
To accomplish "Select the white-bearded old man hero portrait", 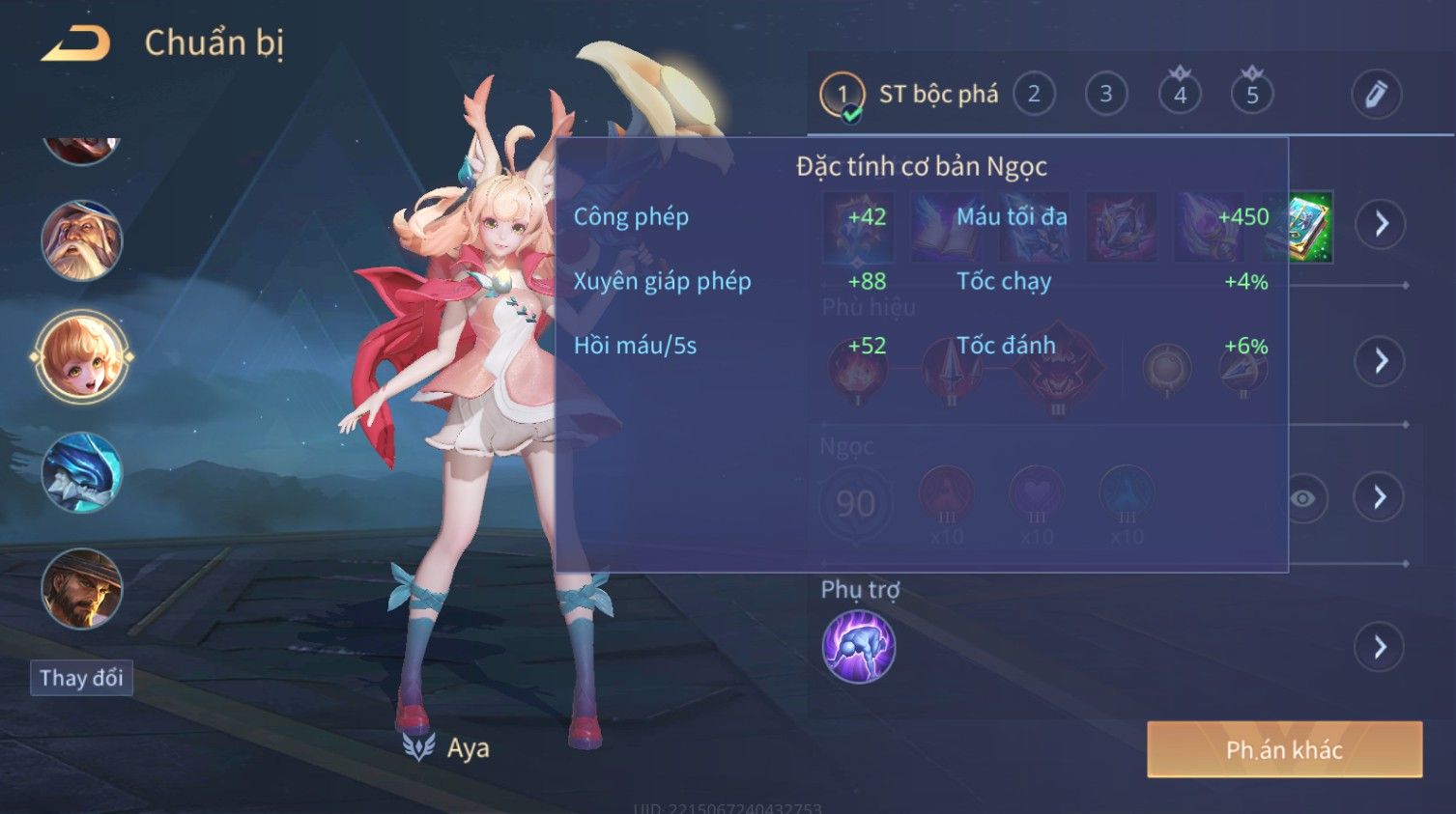I will pos(82,240).
